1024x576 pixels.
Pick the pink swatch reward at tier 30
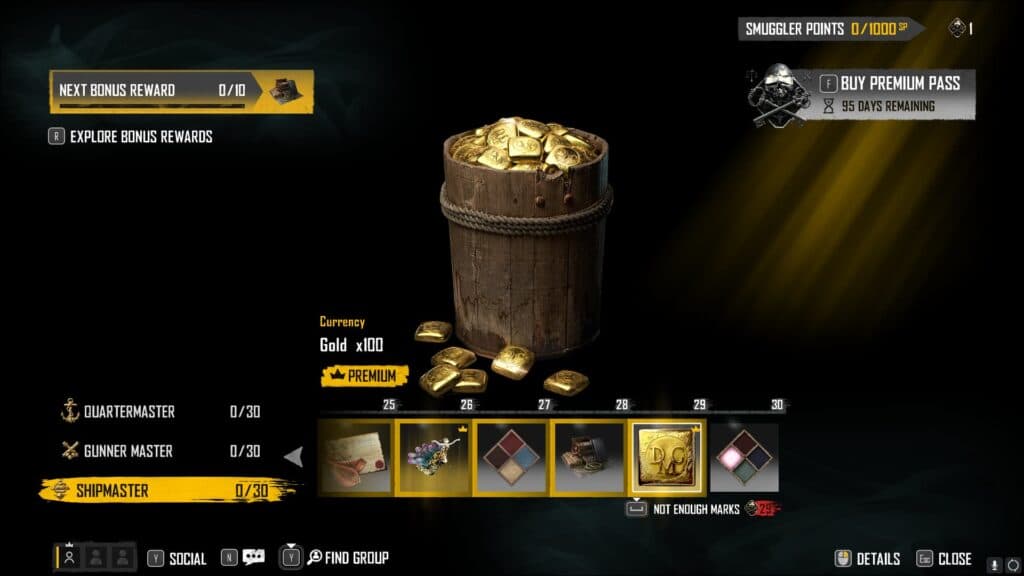pos(744,458)
